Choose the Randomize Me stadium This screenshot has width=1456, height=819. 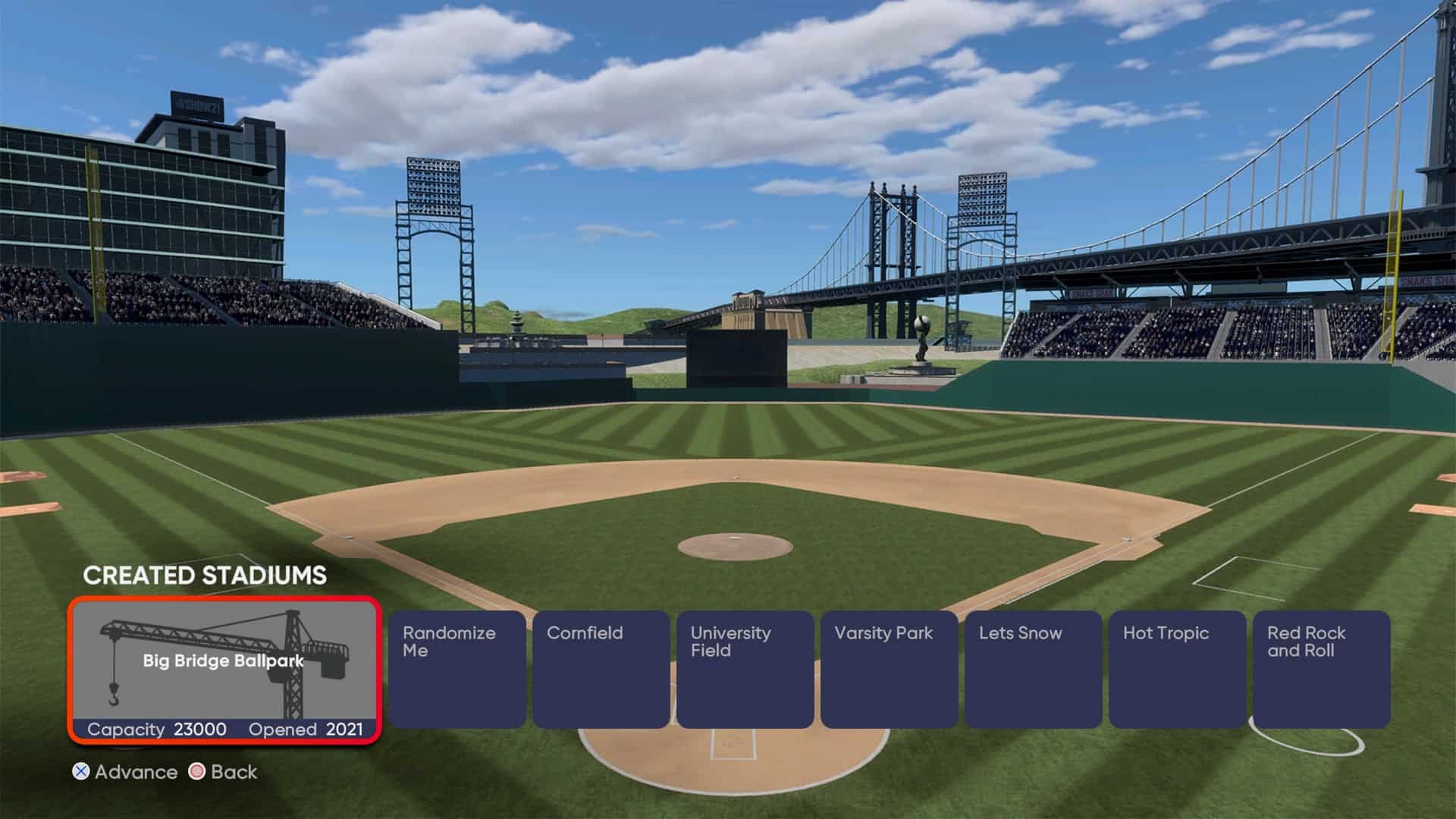tap(457, 669)
